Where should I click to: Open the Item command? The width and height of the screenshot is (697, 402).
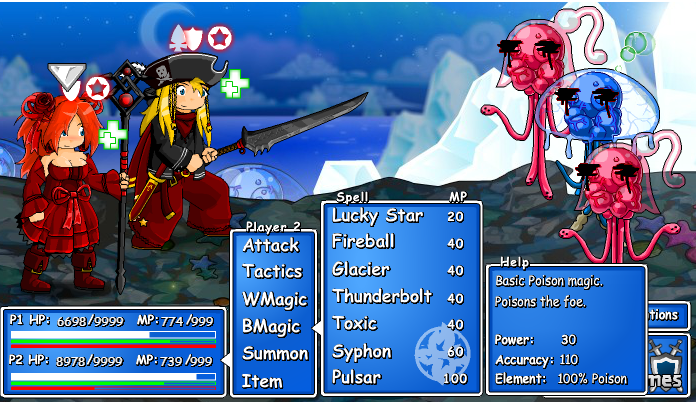262,381
